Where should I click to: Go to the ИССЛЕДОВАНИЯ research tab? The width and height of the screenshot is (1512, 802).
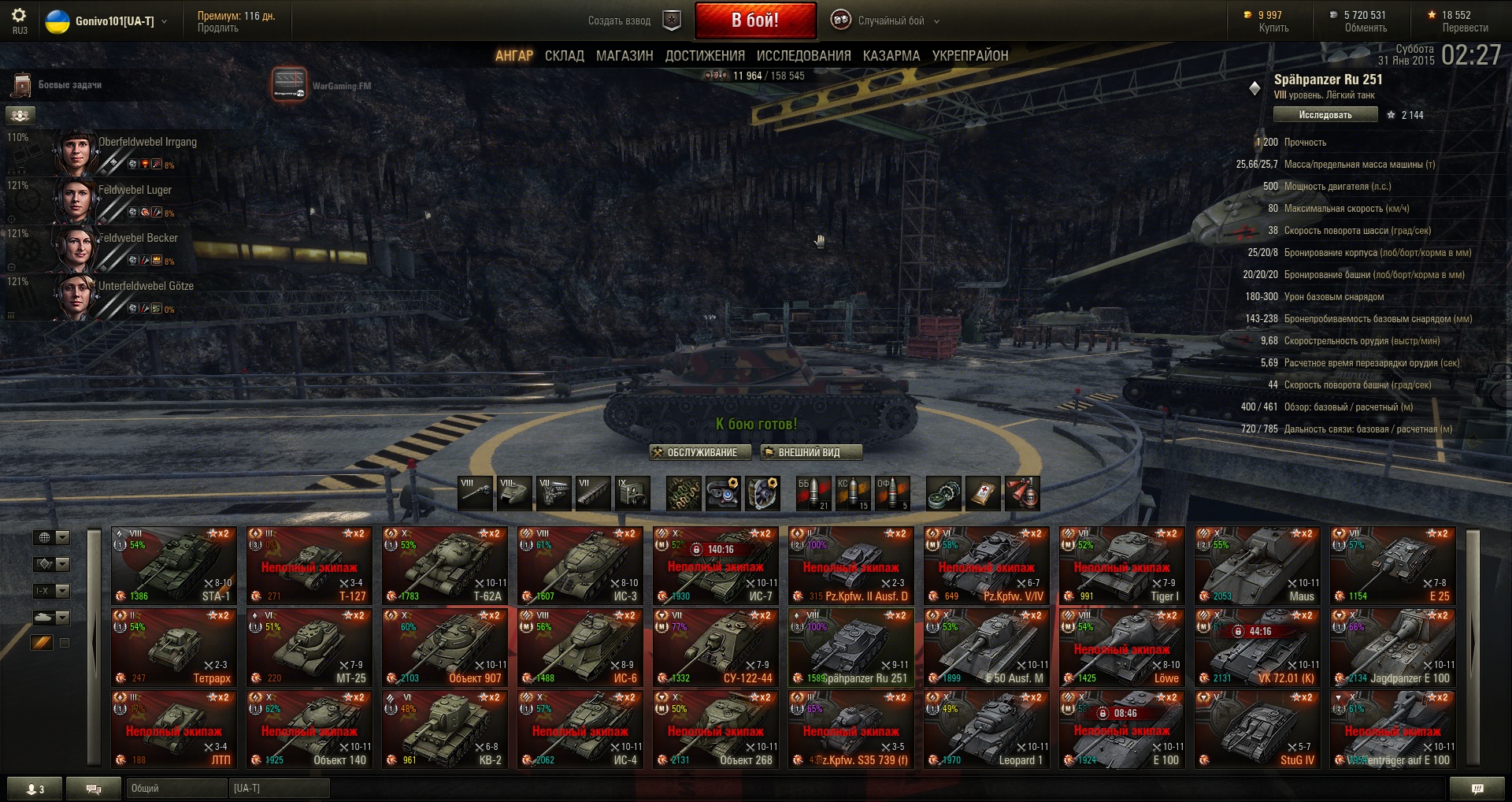pyautogui.click(x=803, y=56)
